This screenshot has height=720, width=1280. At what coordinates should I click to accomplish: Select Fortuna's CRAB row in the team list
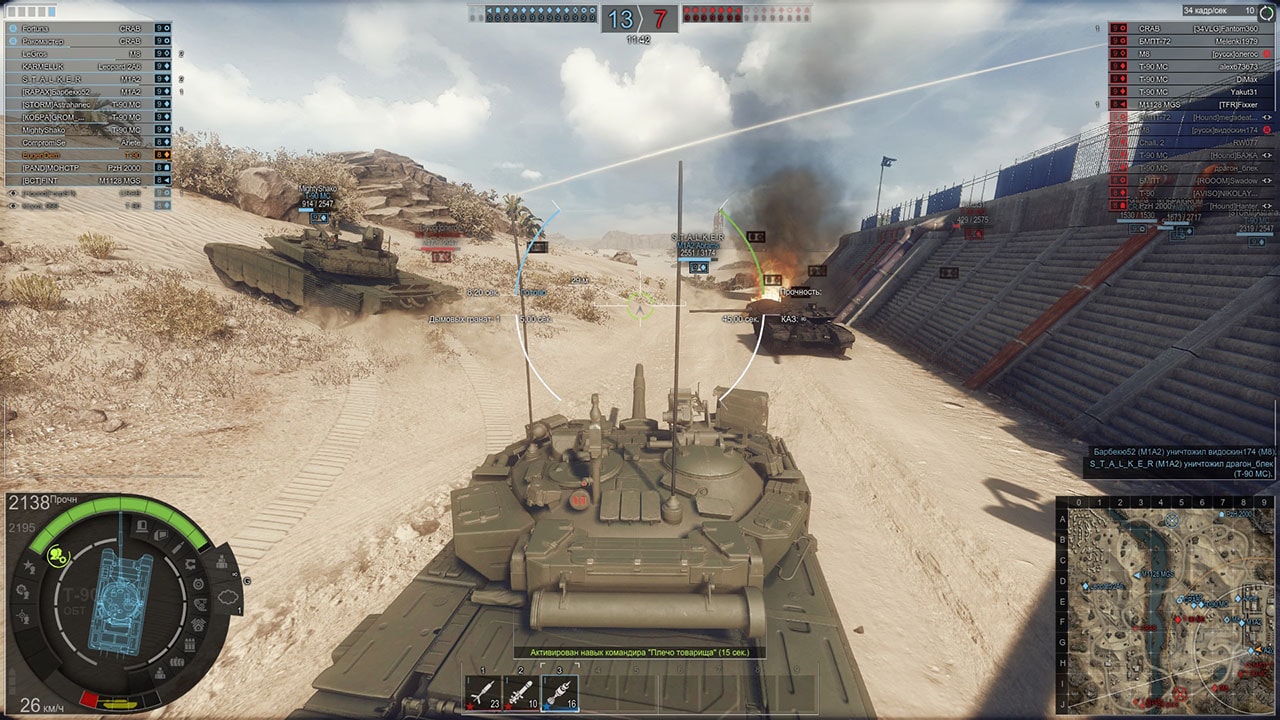coord(80,29)
